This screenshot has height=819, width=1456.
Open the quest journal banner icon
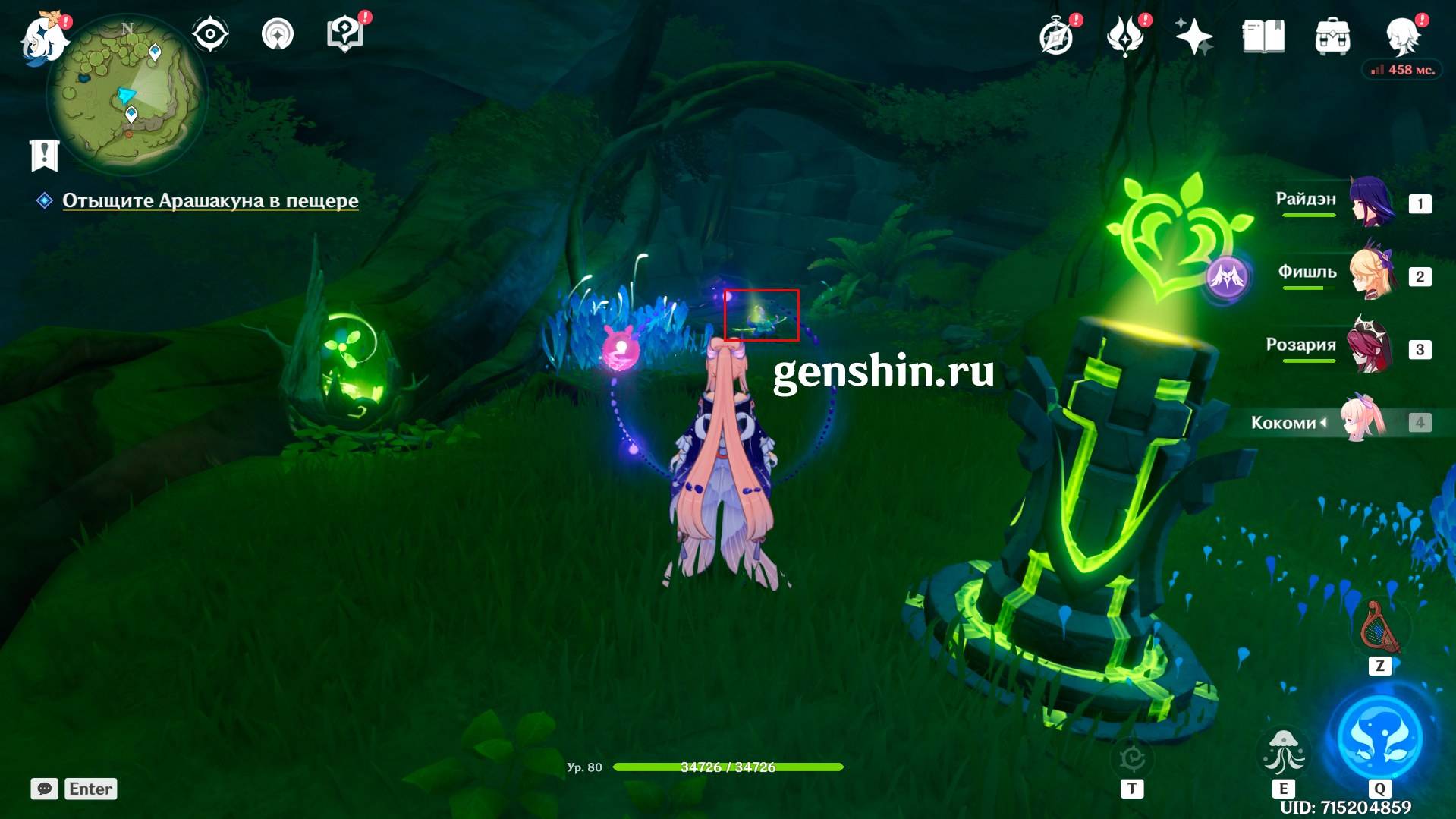coord(45,156)
